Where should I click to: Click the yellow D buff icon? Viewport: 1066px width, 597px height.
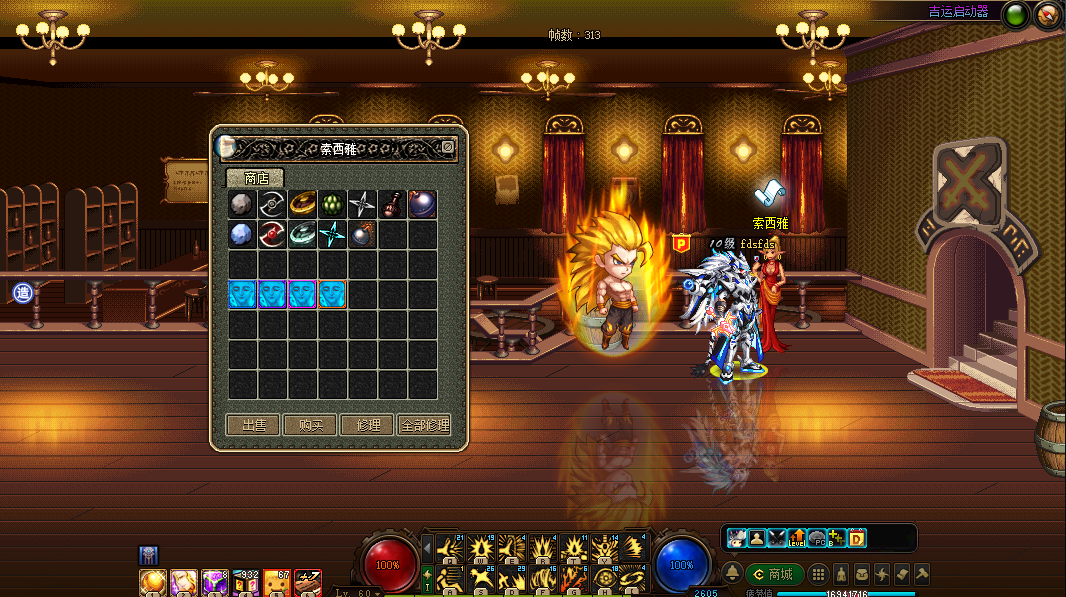pos(856,539)
